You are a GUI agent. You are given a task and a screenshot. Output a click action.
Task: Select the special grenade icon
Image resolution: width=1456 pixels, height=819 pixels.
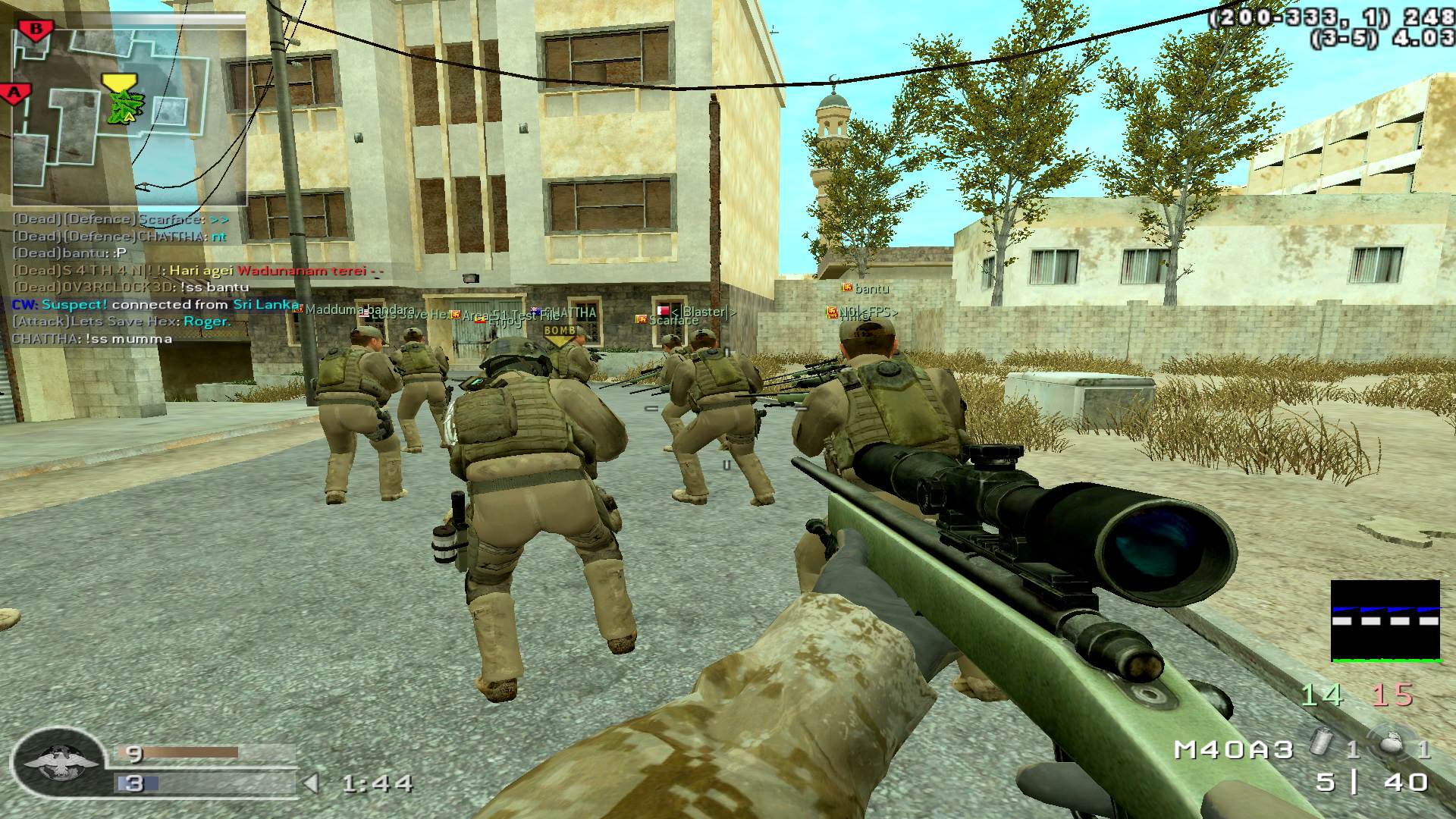1323,746
